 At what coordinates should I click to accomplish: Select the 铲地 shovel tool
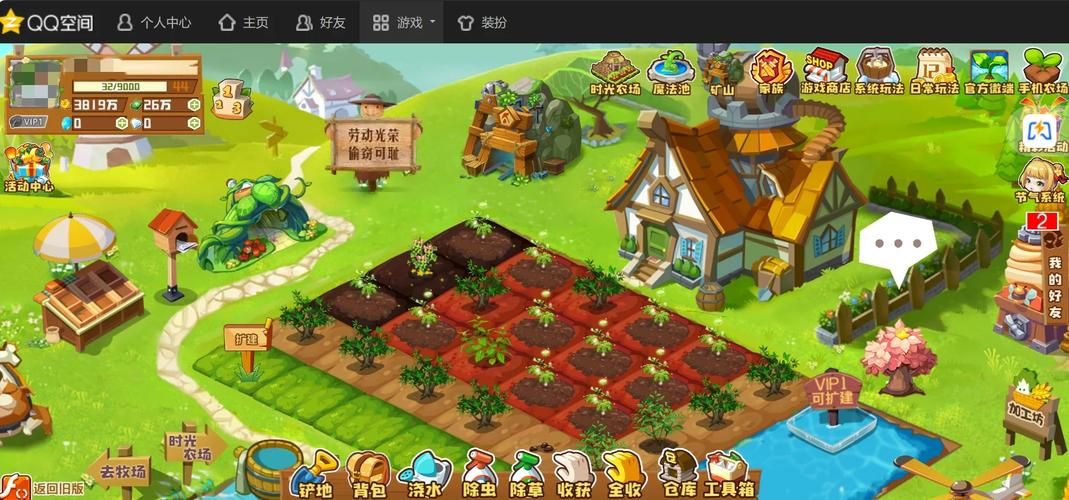point(315,475)
